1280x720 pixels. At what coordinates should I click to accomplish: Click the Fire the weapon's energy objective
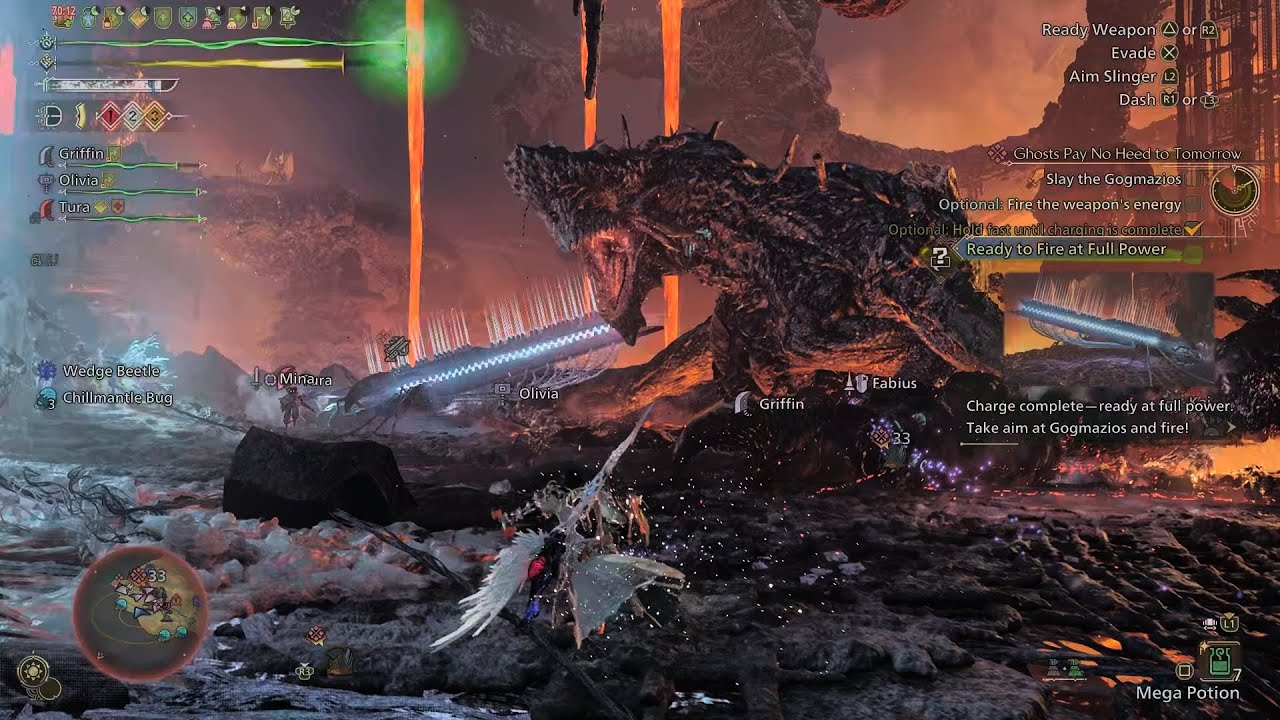tap(1060, 204)
